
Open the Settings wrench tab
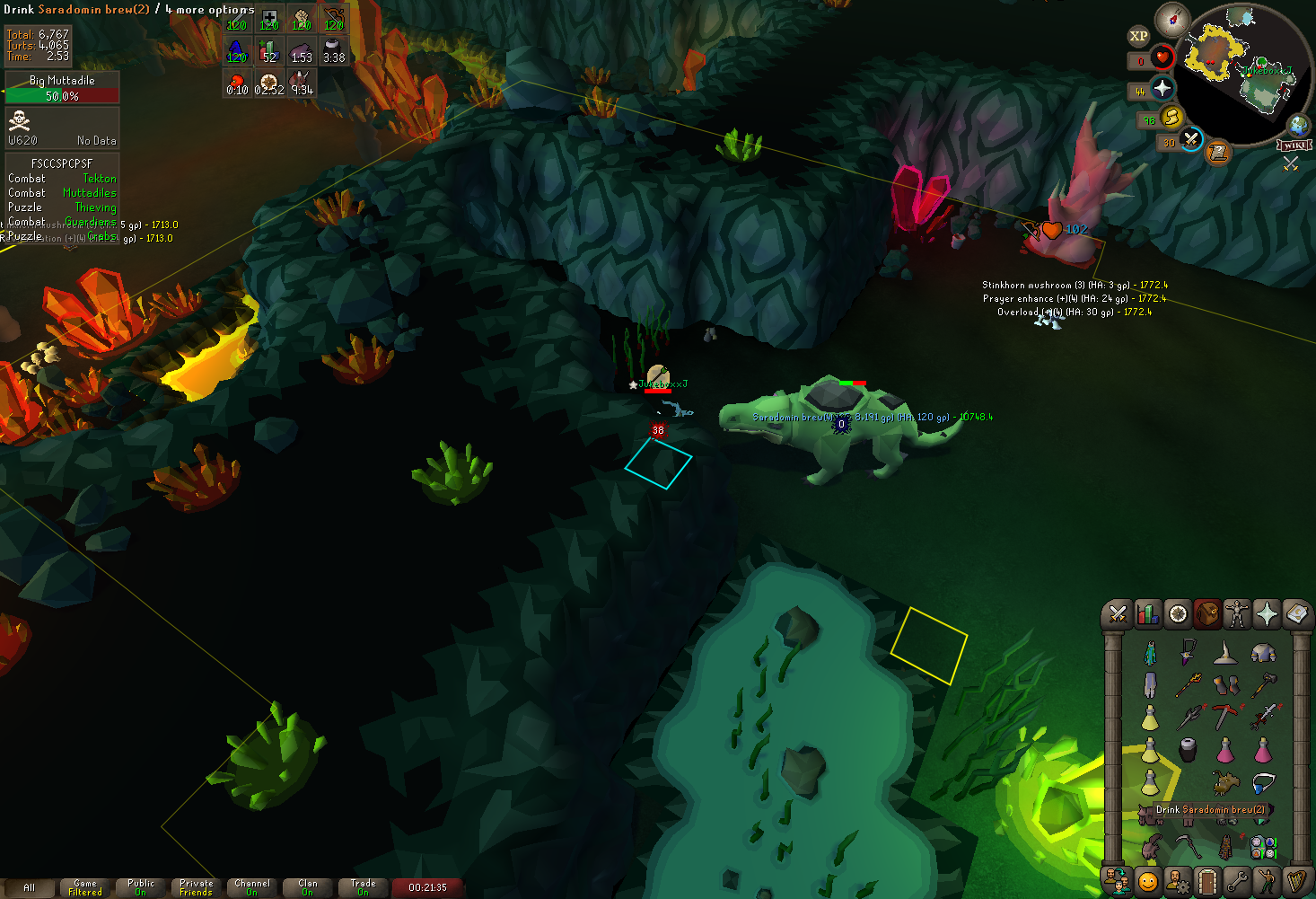tap(1237, 881)
